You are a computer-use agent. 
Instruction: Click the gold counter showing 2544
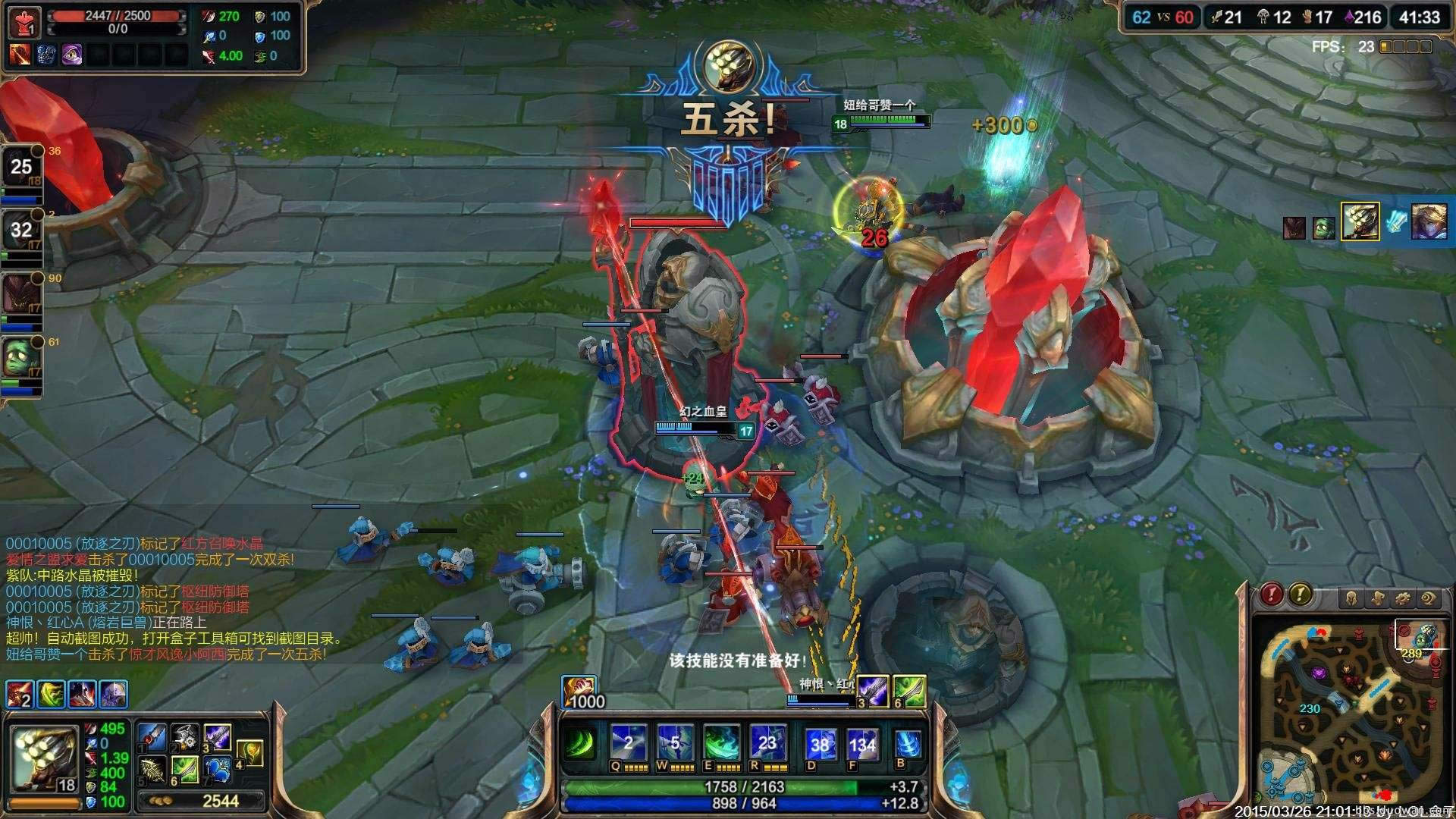click(x=221, y=802)
